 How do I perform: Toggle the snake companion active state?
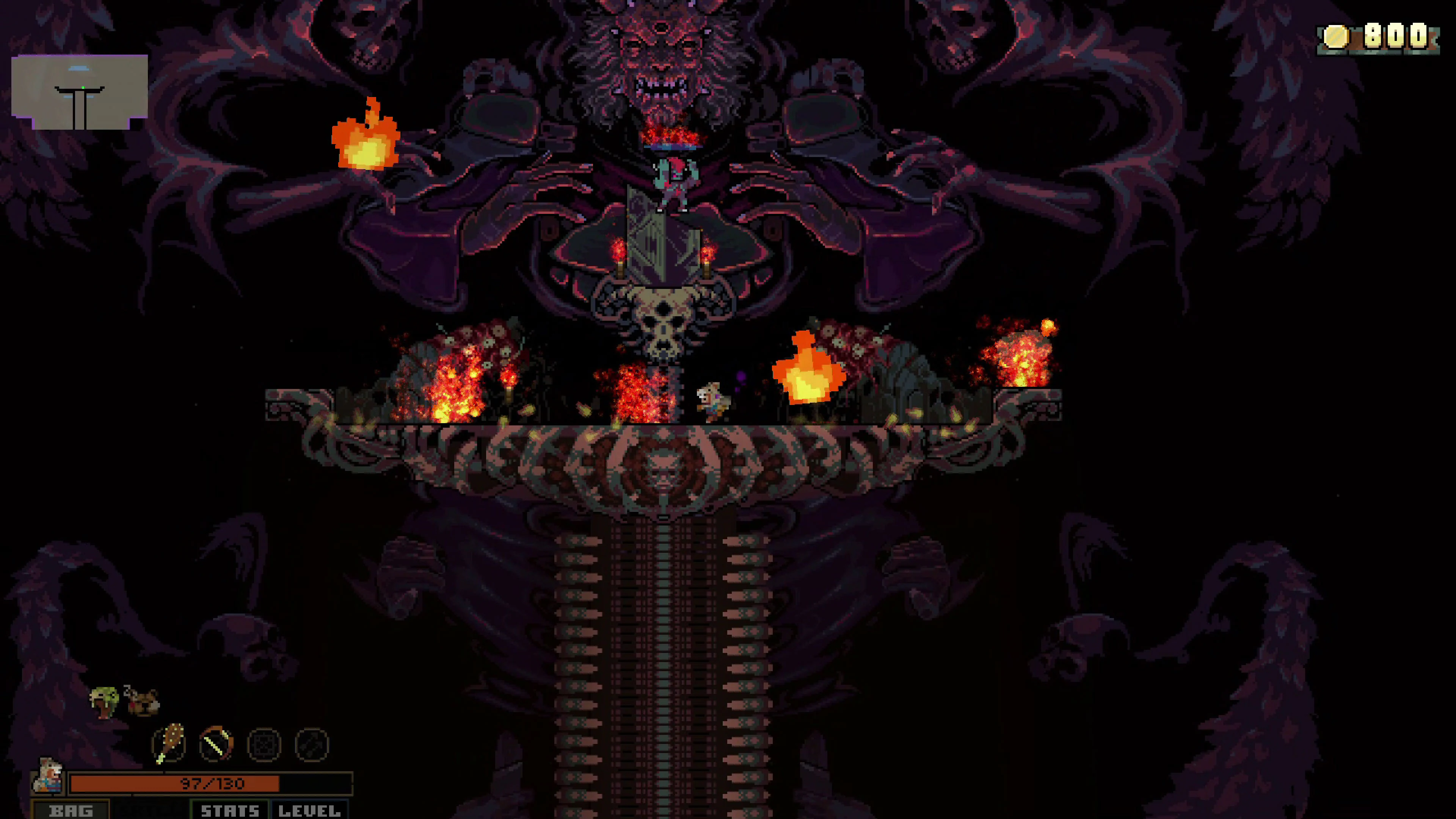click(105, 699)
